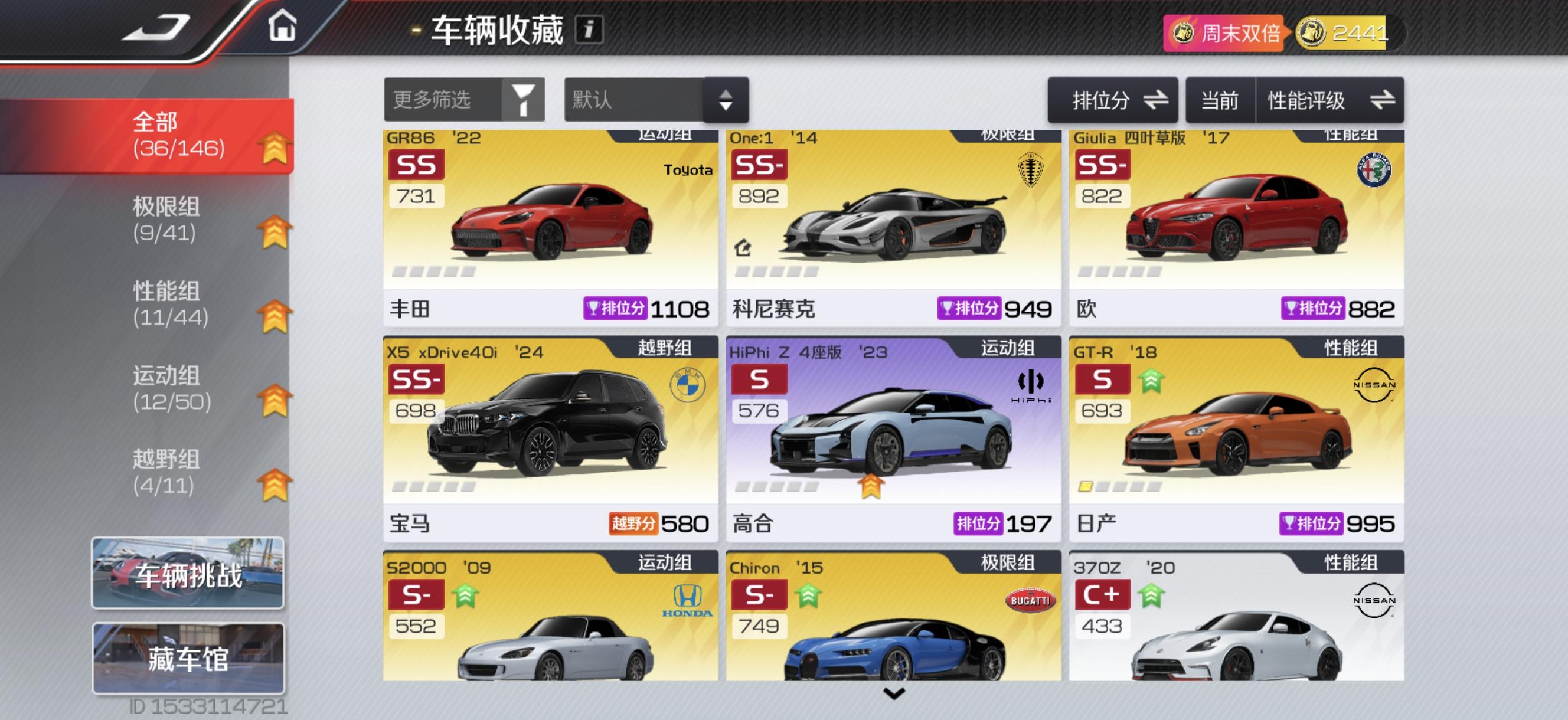Click the funnel icon on 更多筛选

pyautogui.click(x=522, y=100)
